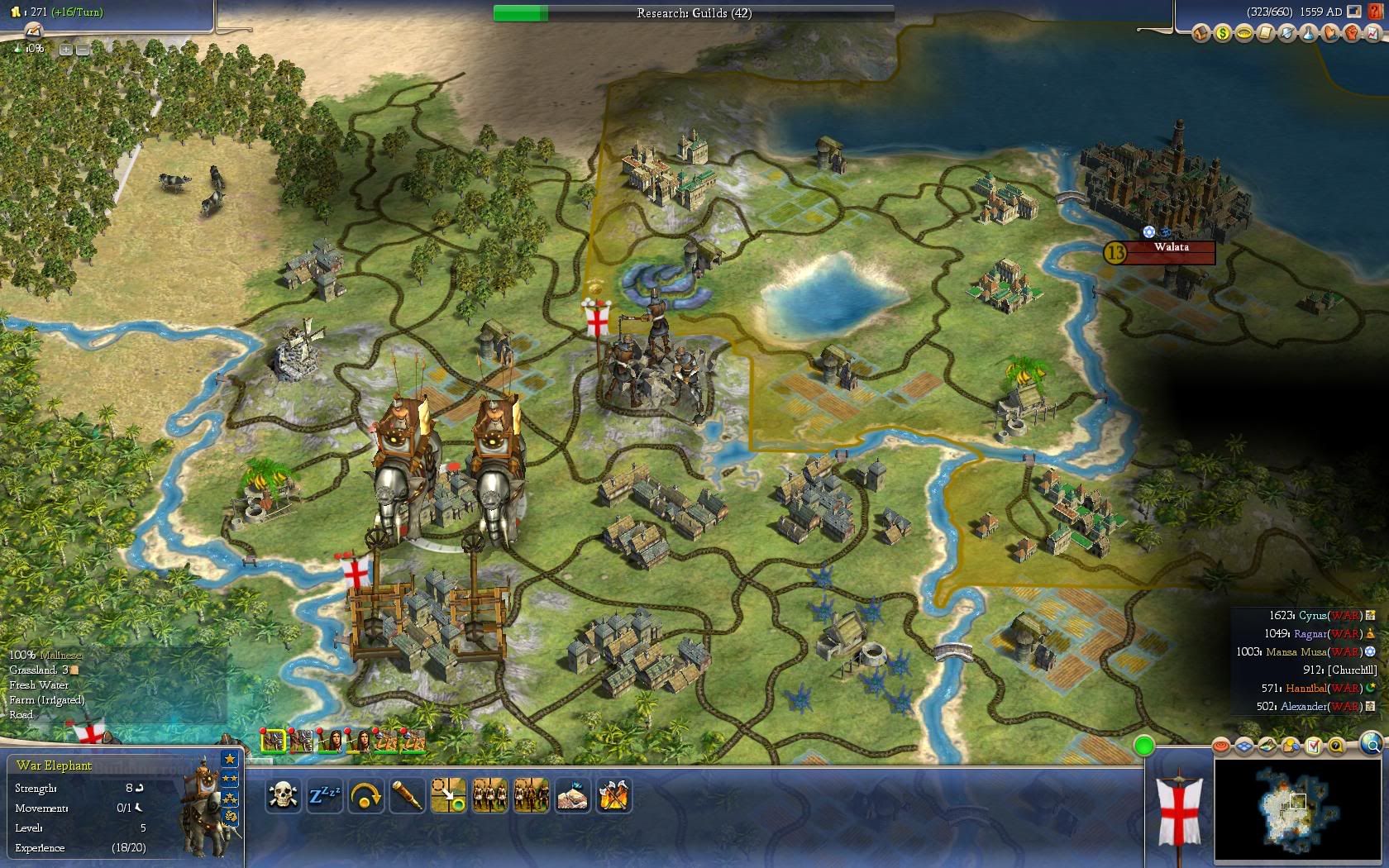Choose the go-to movement command
This screenshot has height=868, width=1389.
[x=448, y=796]
